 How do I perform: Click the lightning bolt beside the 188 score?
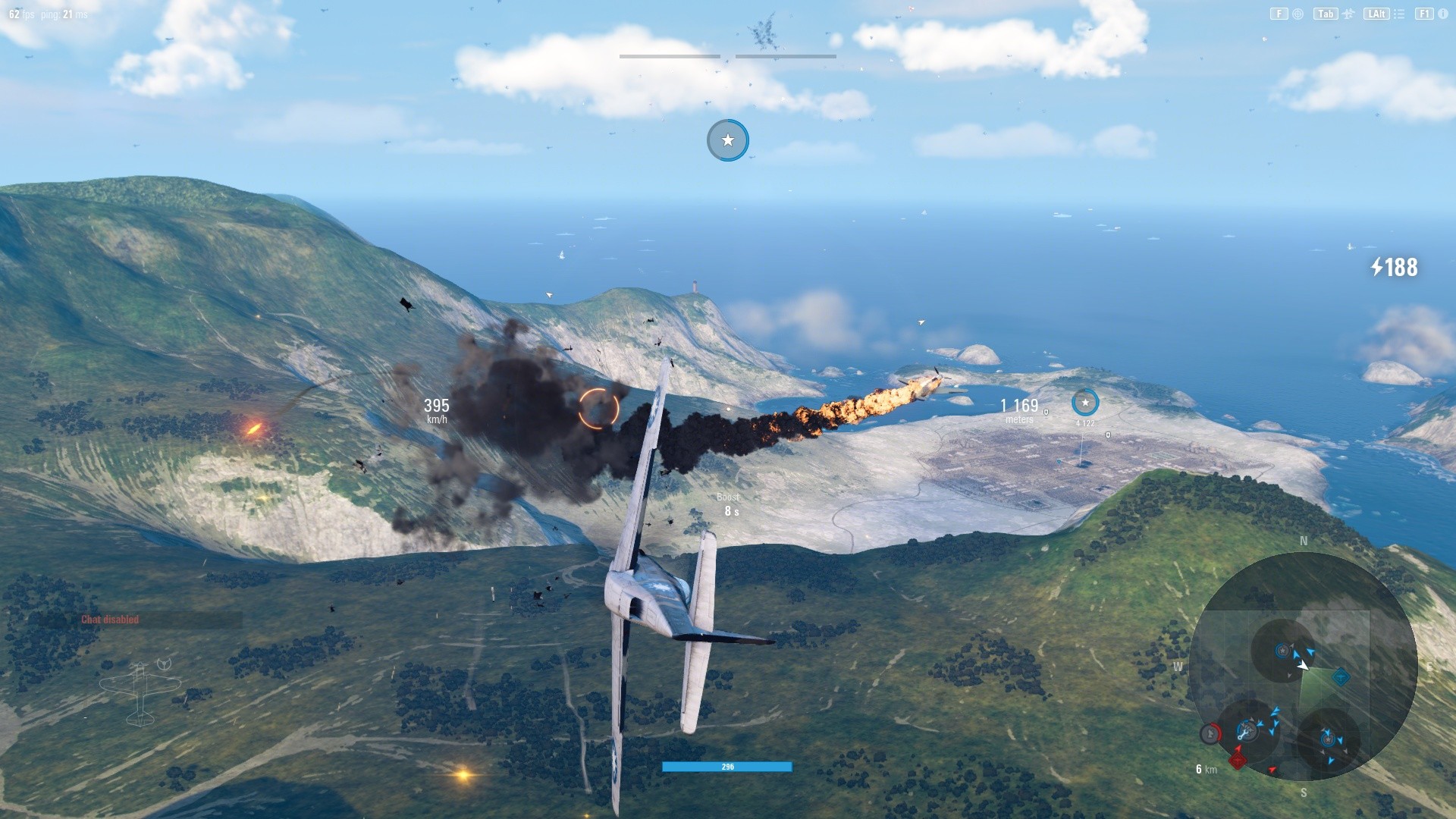click(x=1378, y=267)
